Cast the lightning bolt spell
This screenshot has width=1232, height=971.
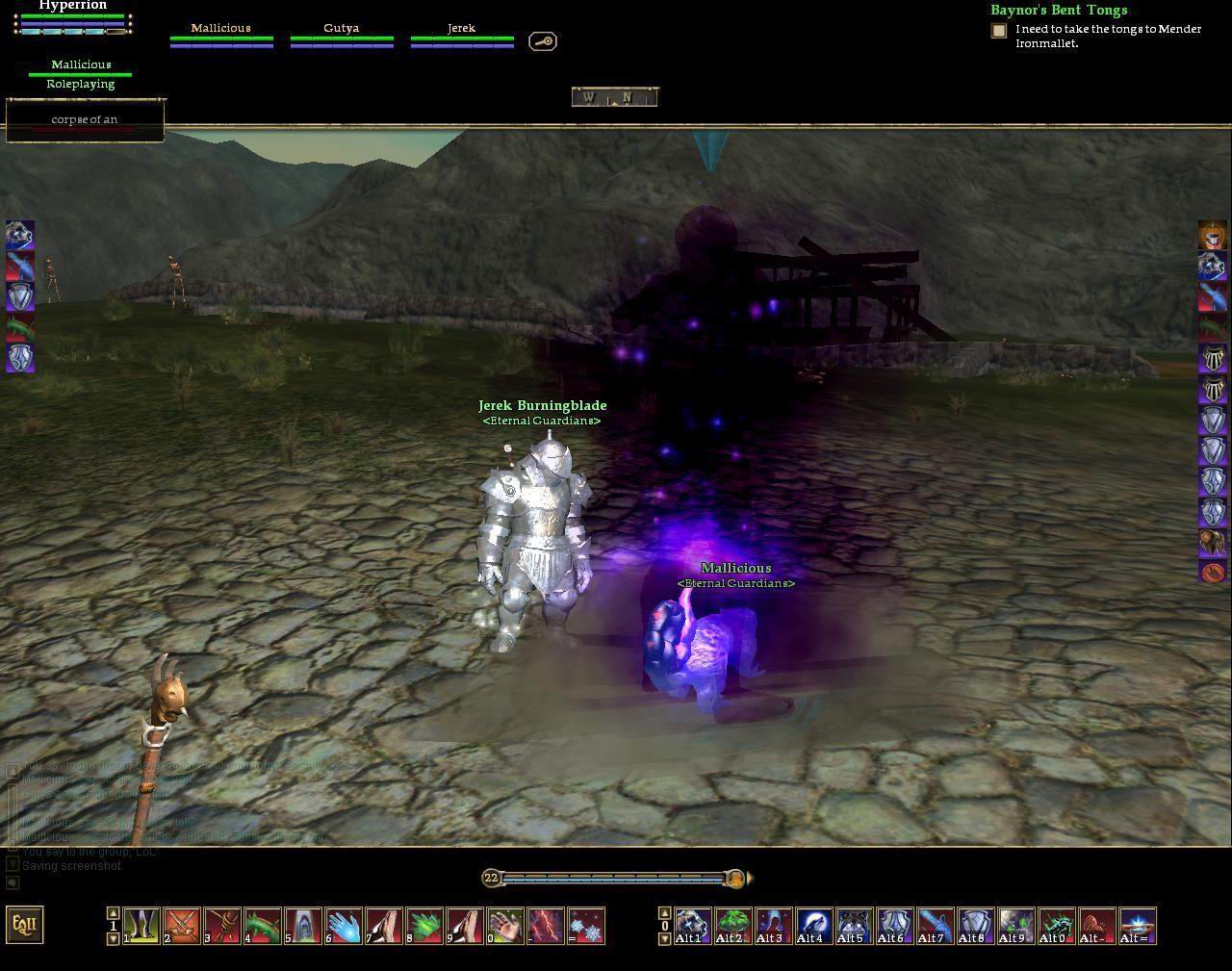coord(546,926)
